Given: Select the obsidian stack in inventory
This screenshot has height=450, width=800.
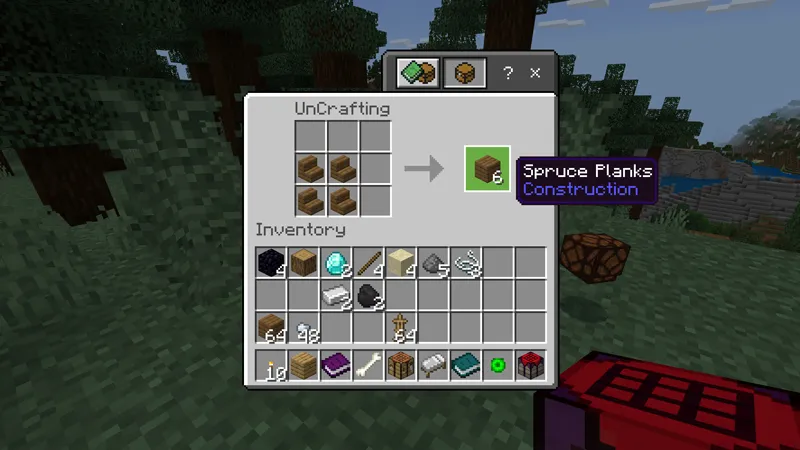Looking at the screenshot, I should [x=271, y=263].
